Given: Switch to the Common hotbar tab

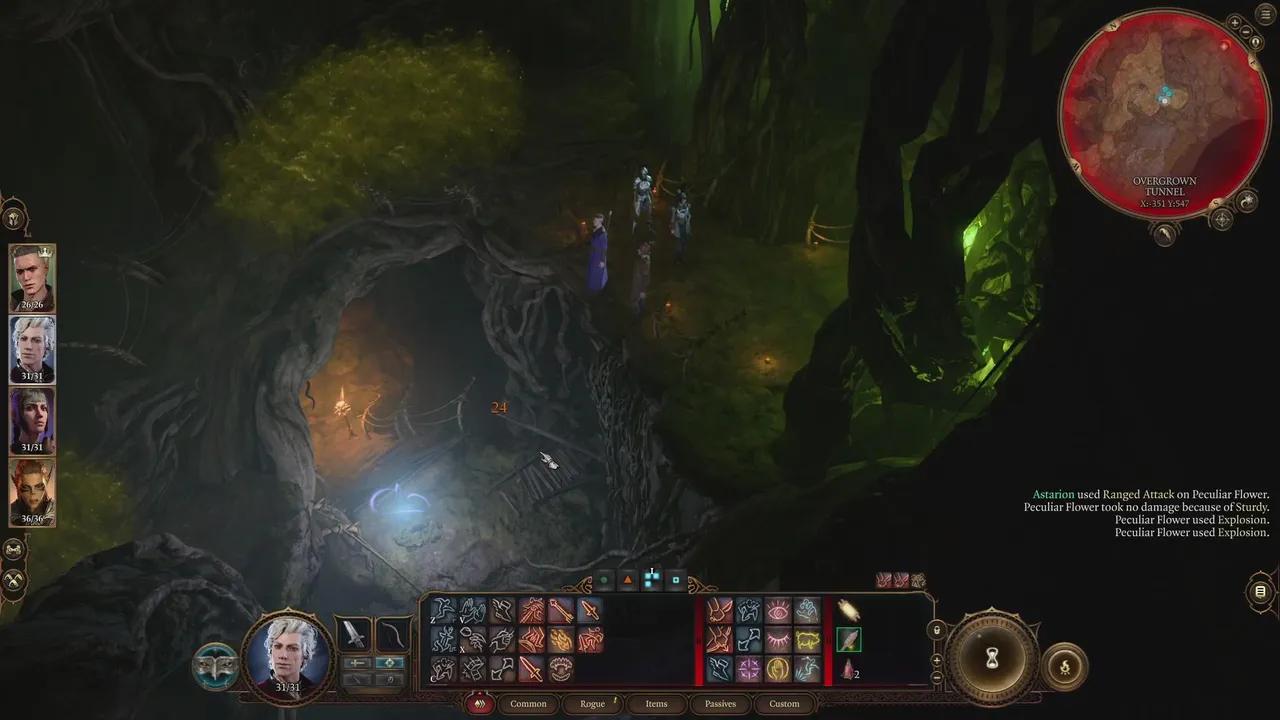Looking at the screenshot, I should pos(528,703).
